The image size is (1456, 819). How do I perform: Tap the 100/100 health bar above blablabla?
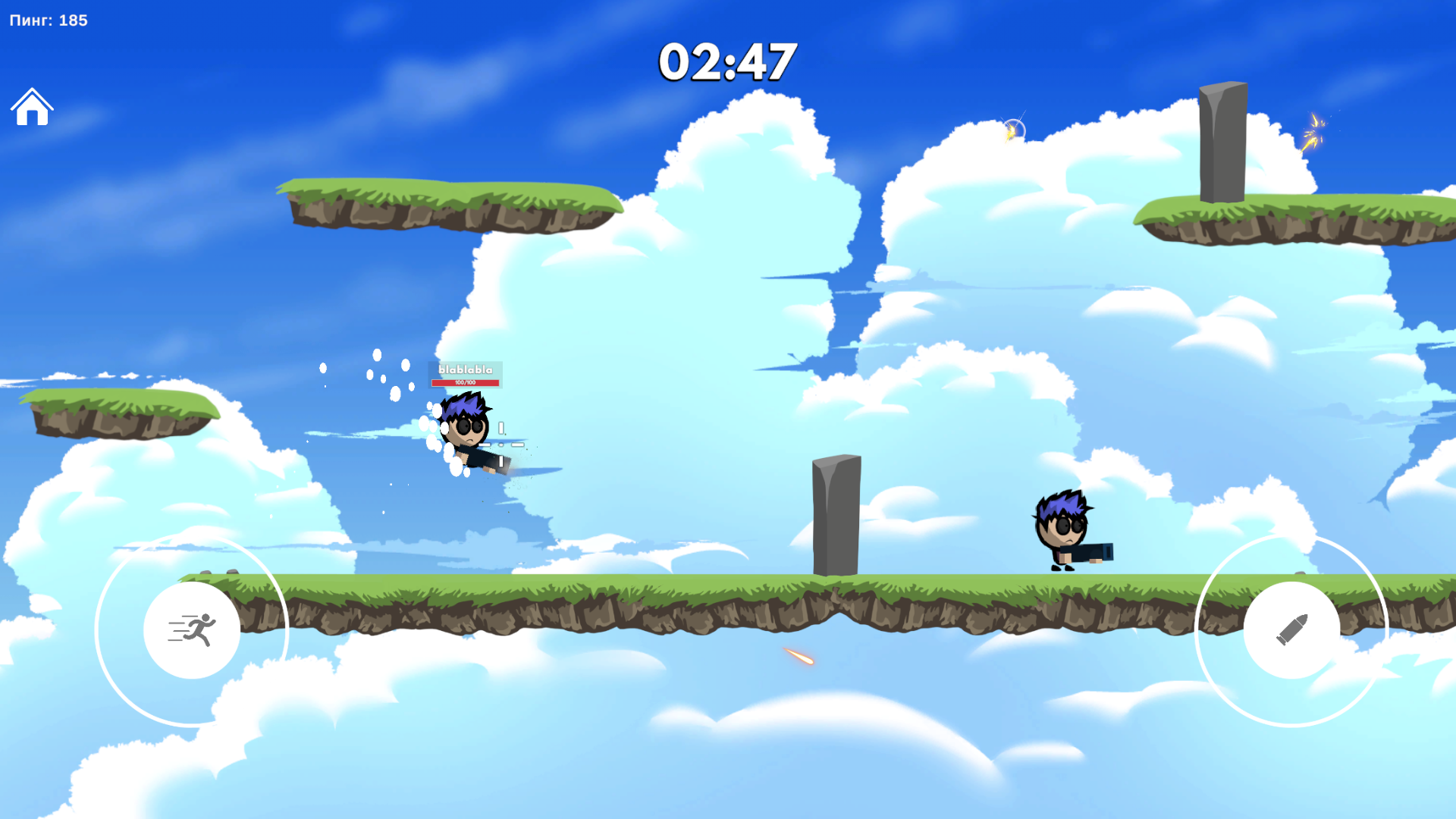point(464,382)
